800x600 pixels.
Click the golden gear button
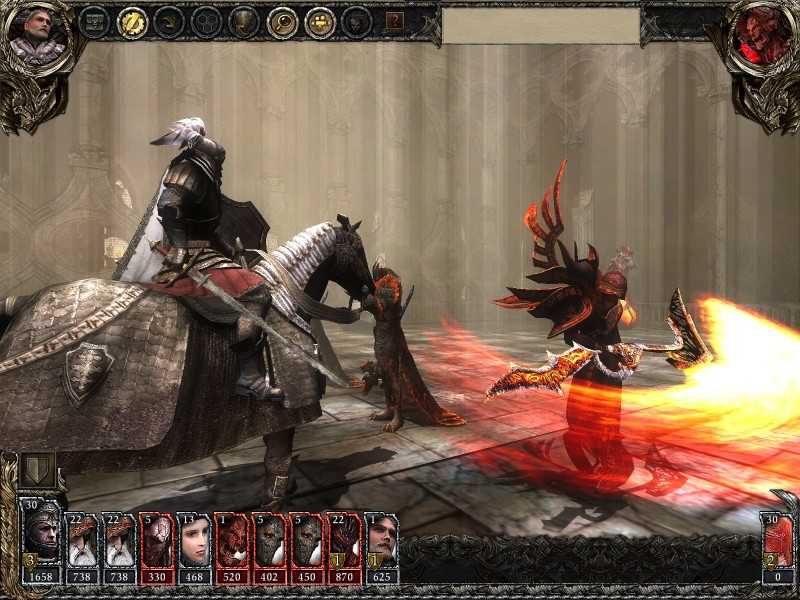click(x=132, y=22)
